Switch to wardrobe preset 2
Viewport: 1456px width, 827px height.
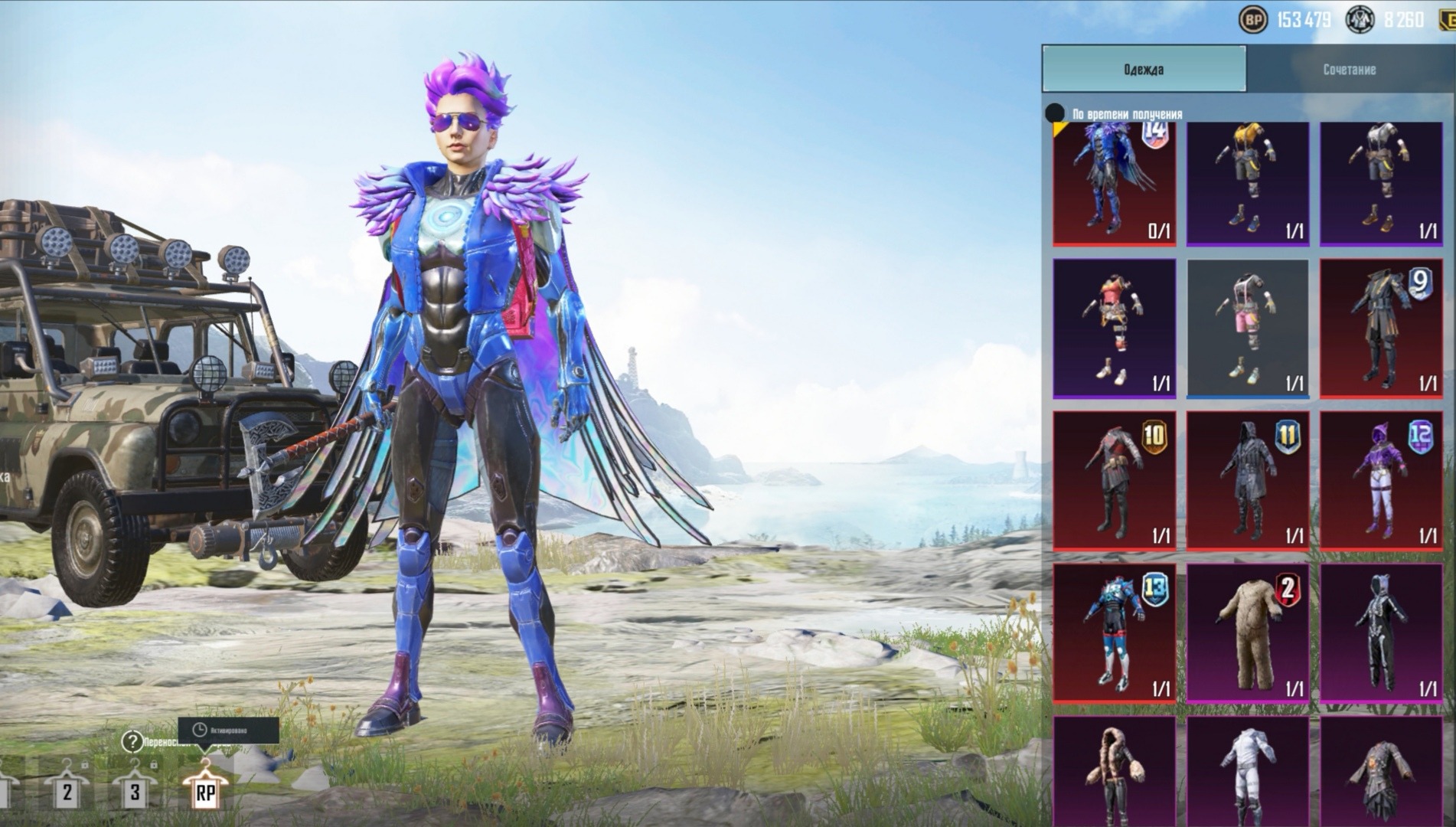point(67,789)
